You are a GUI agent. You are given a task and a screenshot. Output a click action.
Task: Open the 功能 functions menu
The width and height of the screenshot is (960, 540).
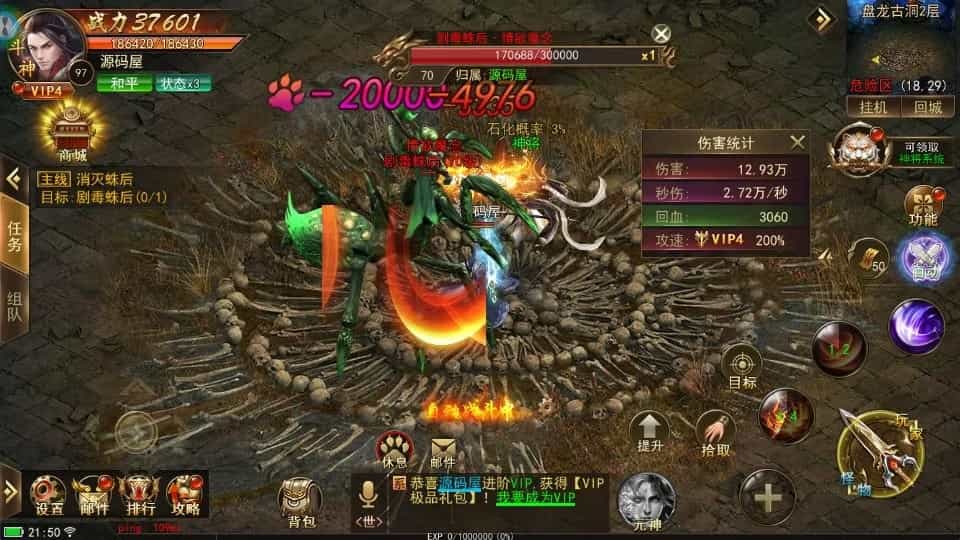click(x=922, y=202)
